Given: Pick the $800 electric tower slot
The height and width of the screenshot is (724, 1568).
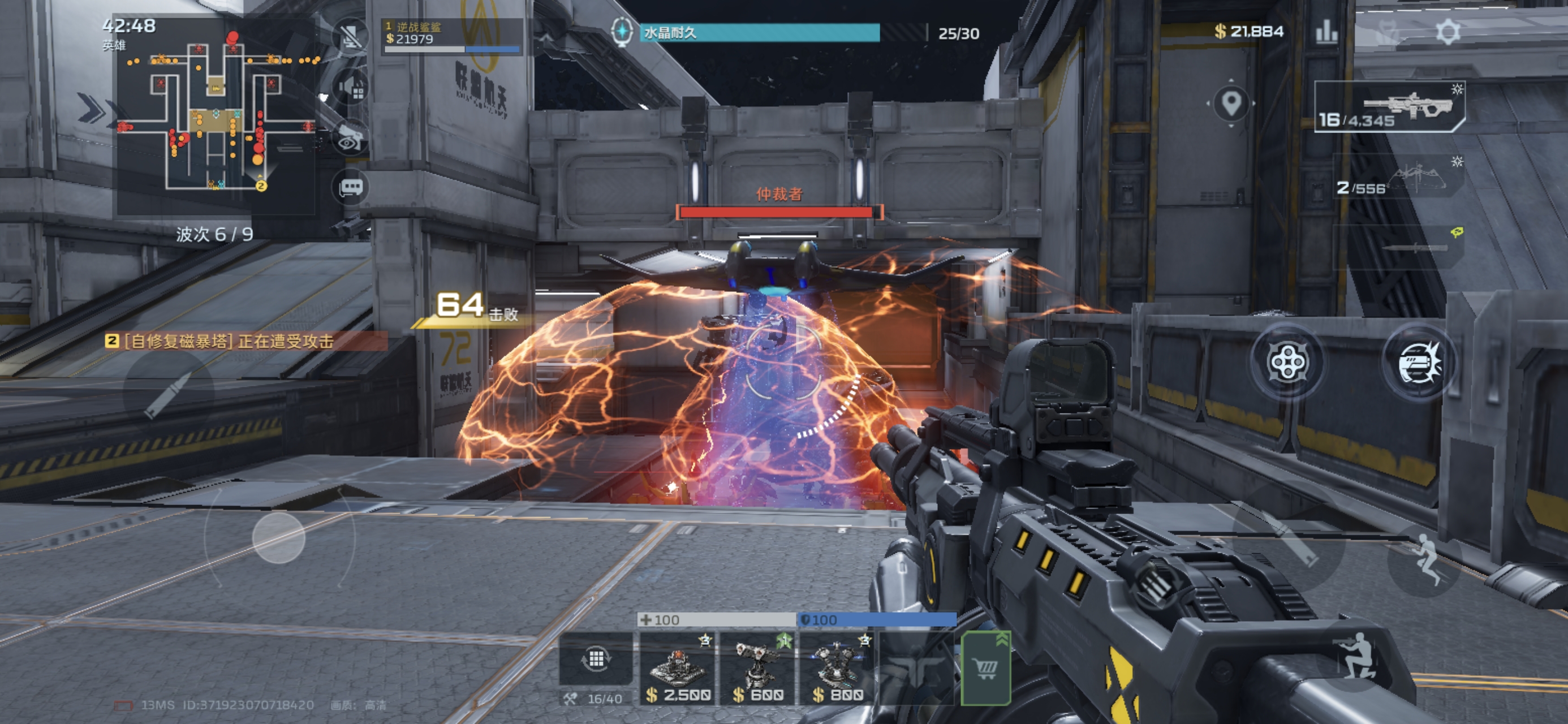Looking at the screenshot, I should click(838, 669).
